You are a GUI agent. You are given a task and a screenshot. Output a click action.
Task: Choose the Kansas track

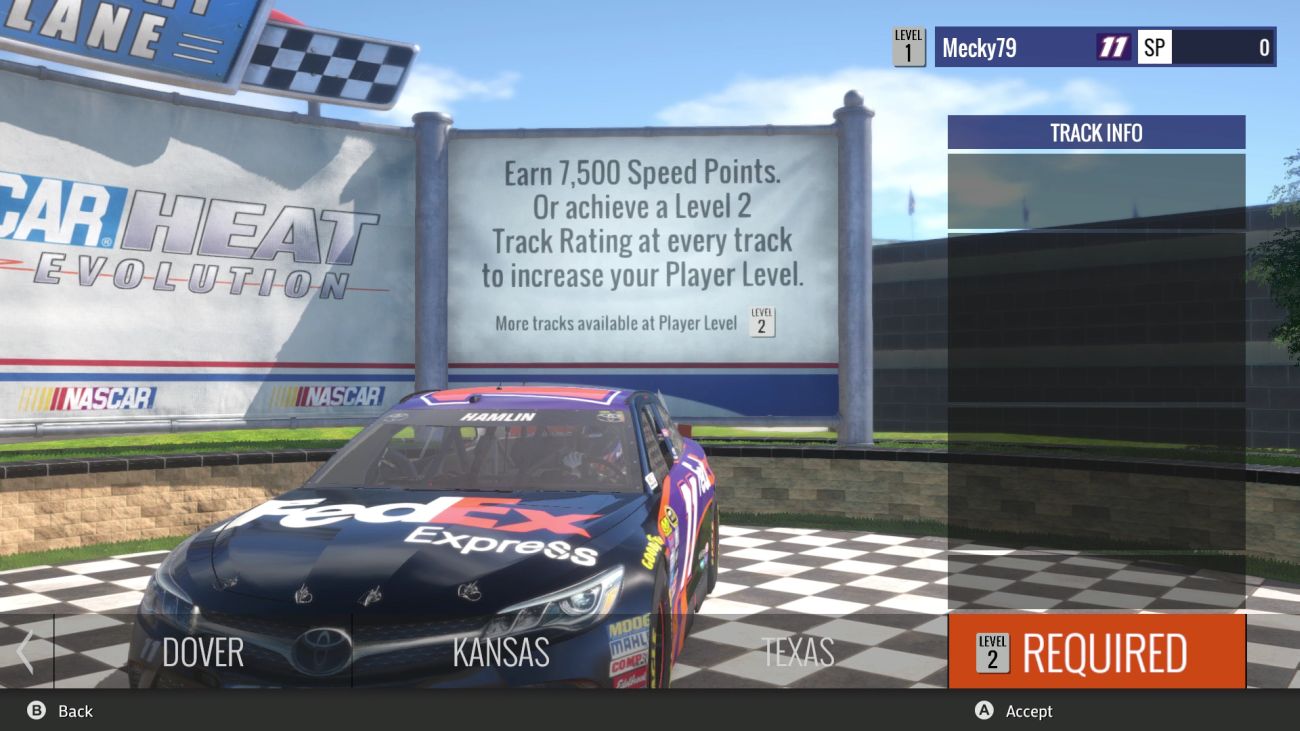pyautogui.click(x=500, y=652)
